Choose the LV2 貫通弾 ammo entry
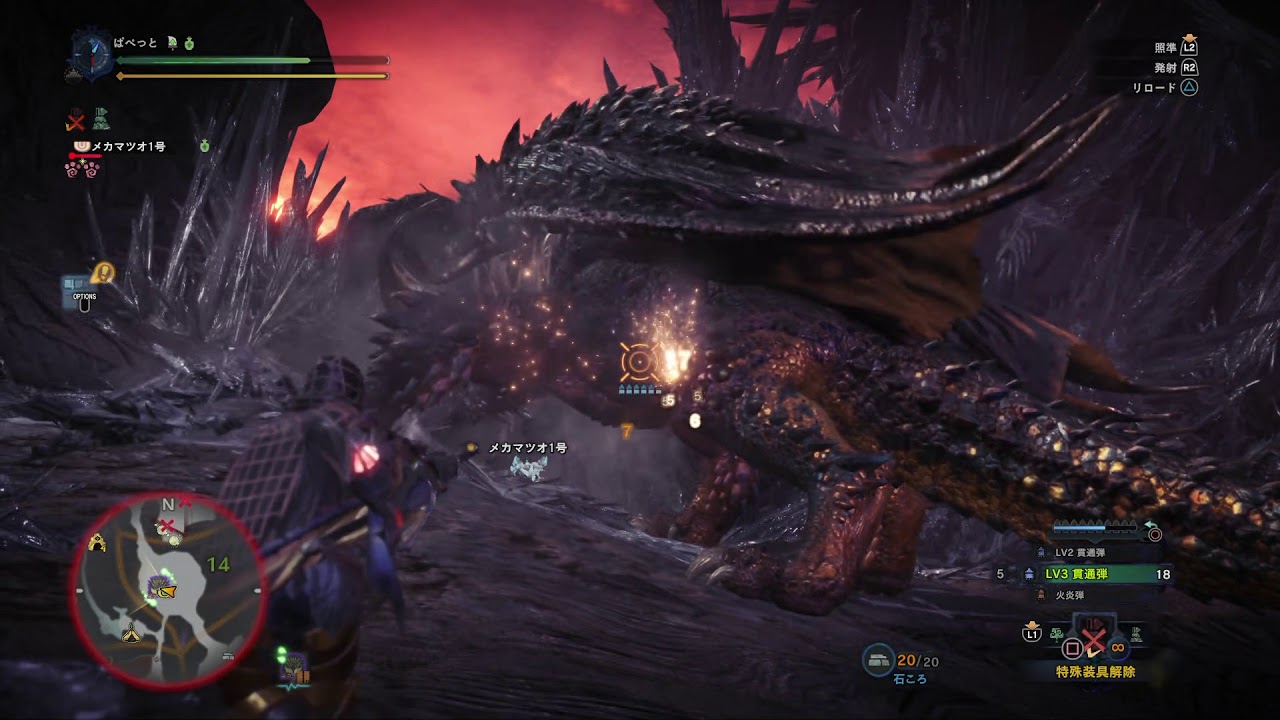1280x720 pixels. pos(1079,552)
